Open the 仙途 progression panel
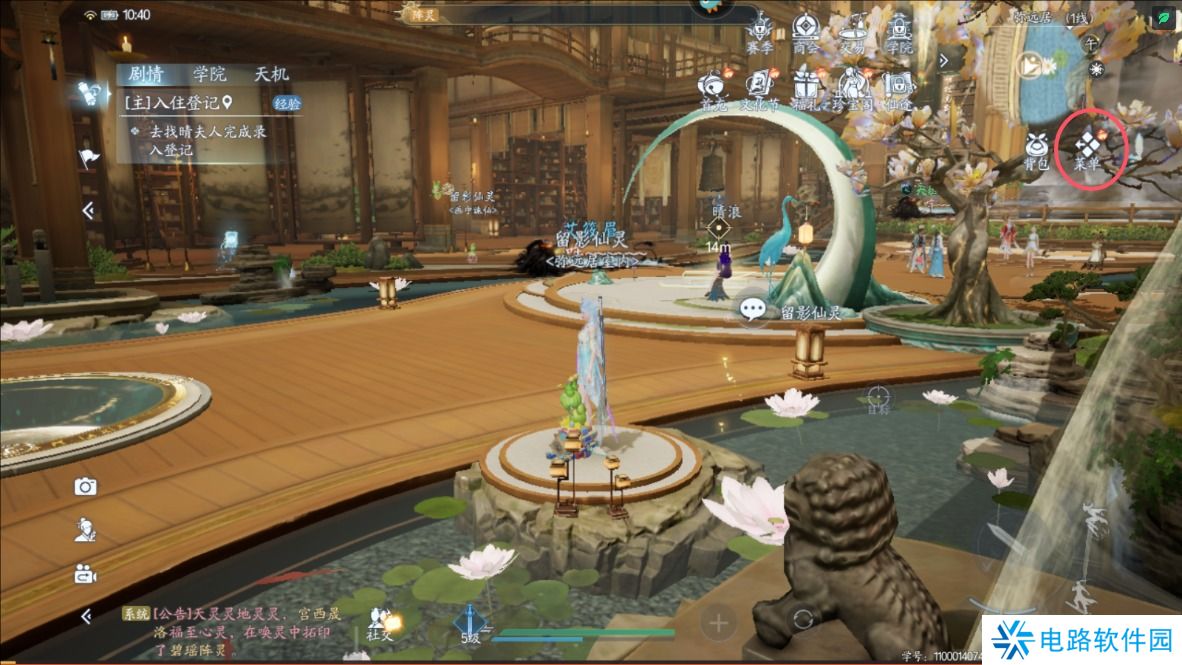This screenshot has width=1182, height=665. coord(898,87)
